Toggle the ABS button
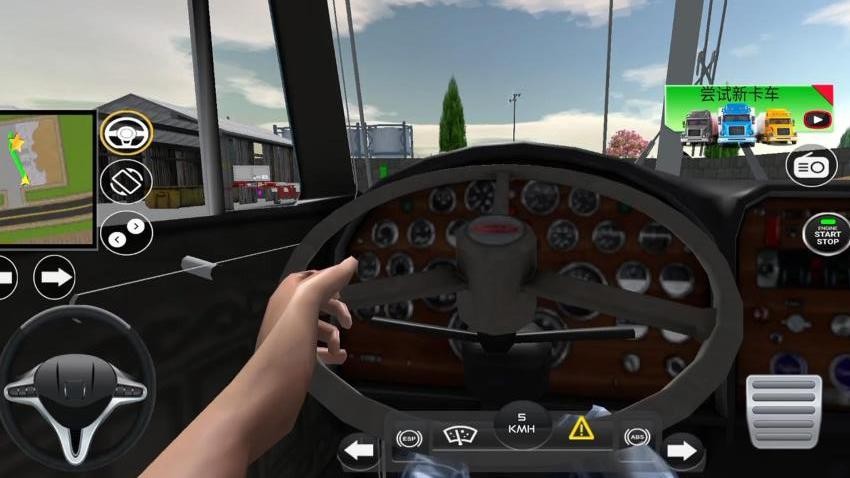Screen dimensions: 850x478 coord(635,437)
